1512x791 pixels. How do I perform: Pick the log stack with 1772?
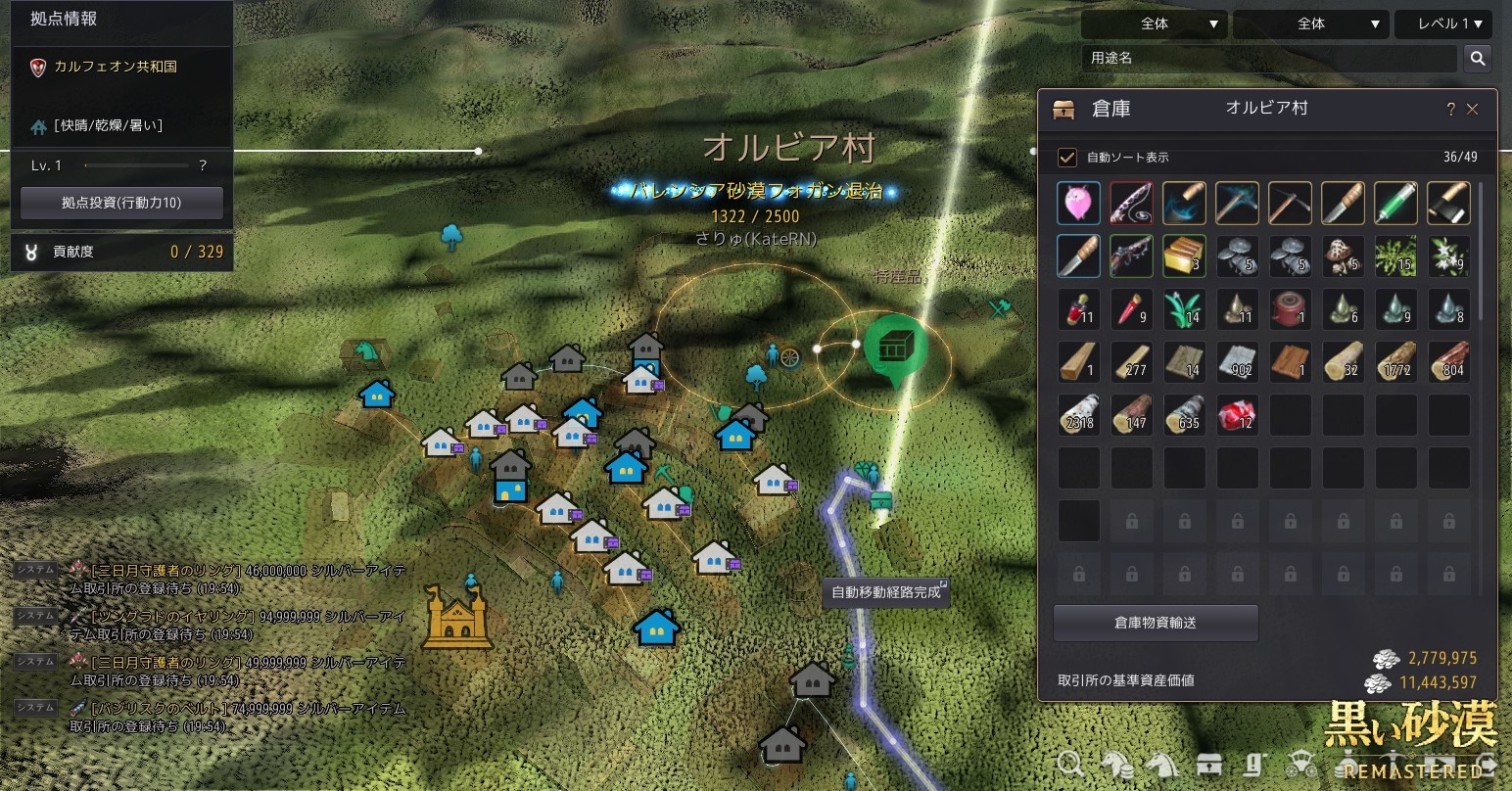[1395, 362]
